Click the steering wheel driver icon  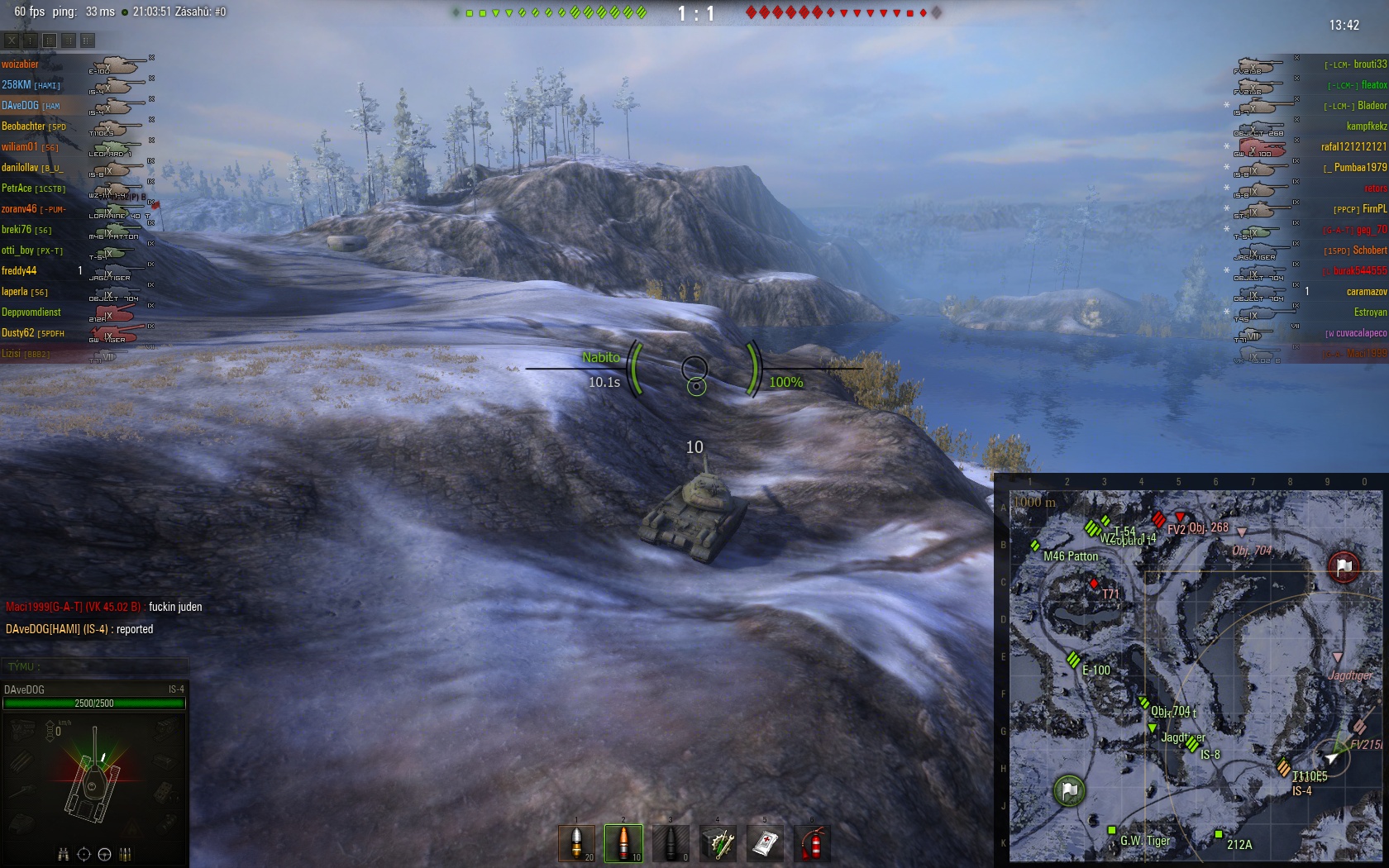pyautogui.click(x=105, y=854)
